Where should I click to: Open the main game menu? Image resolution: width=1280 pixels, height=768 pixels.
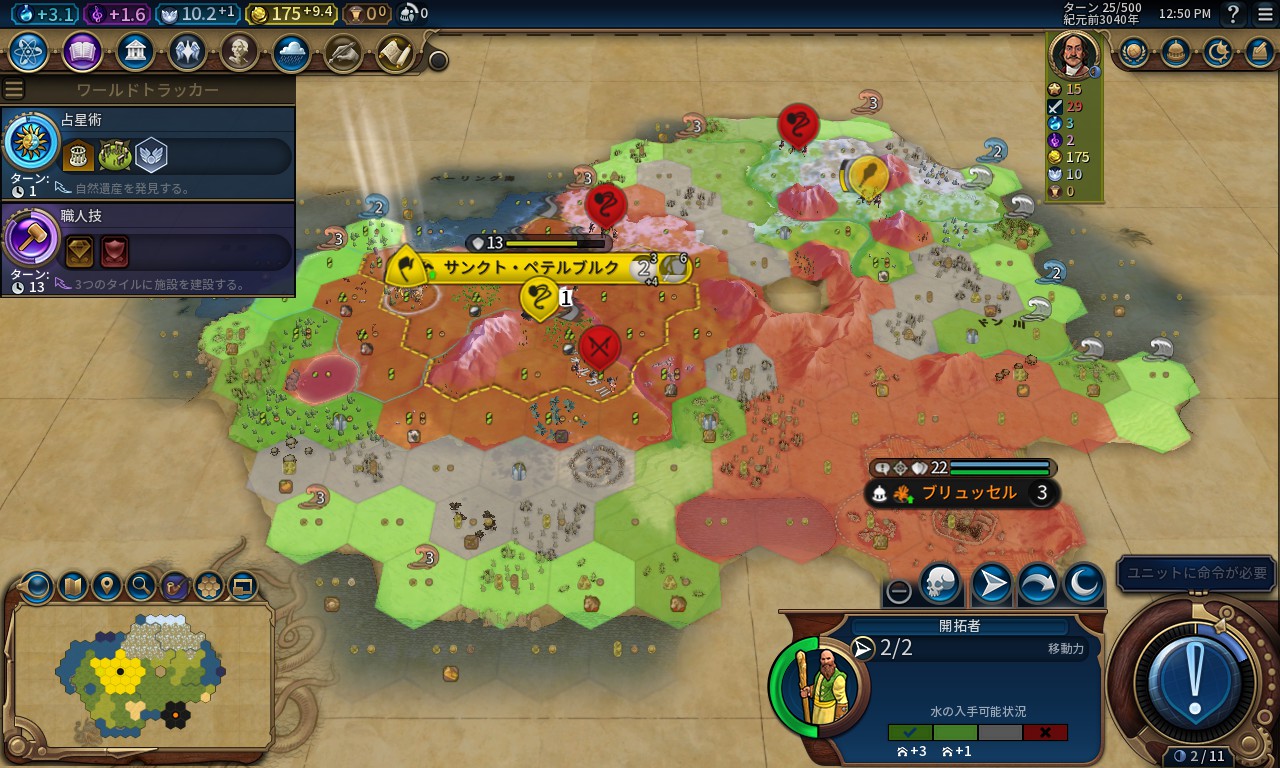point(1265,14)
